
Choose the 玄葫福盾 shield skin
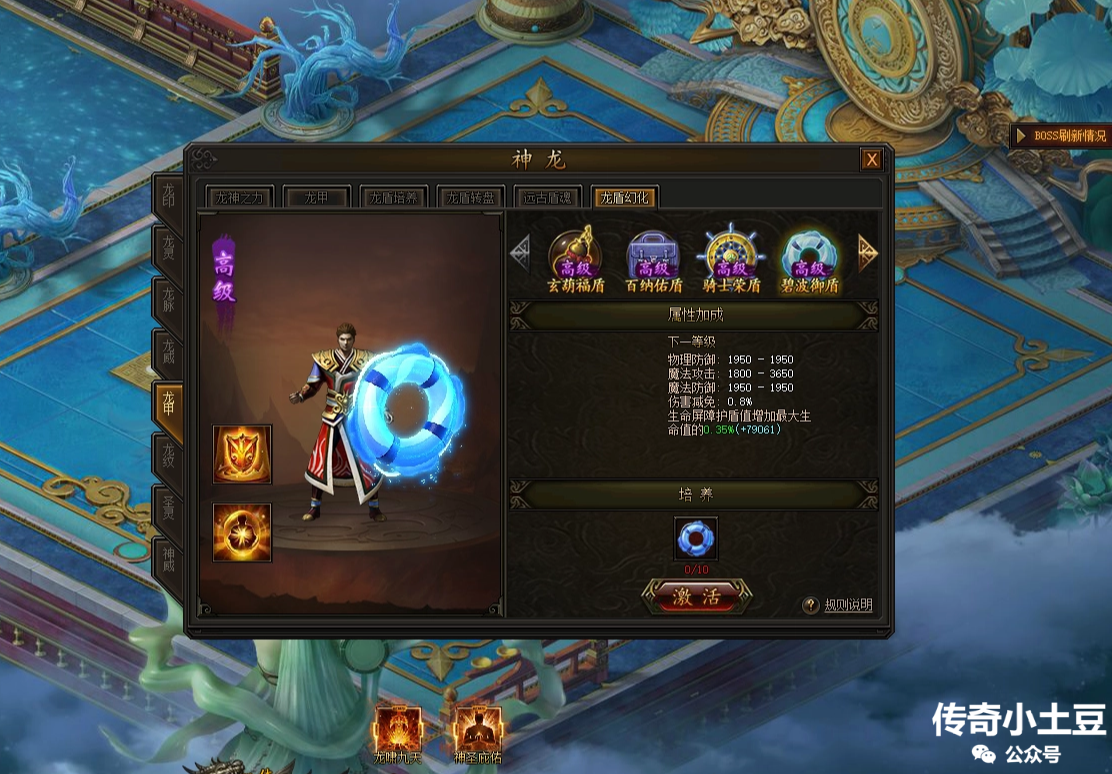(575, 259)
